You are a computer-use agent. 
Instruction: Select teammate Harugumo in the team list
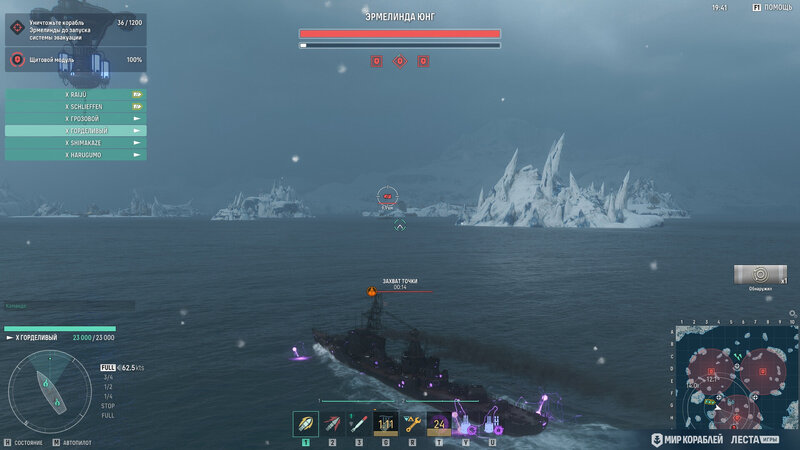[x=76, y=155]
